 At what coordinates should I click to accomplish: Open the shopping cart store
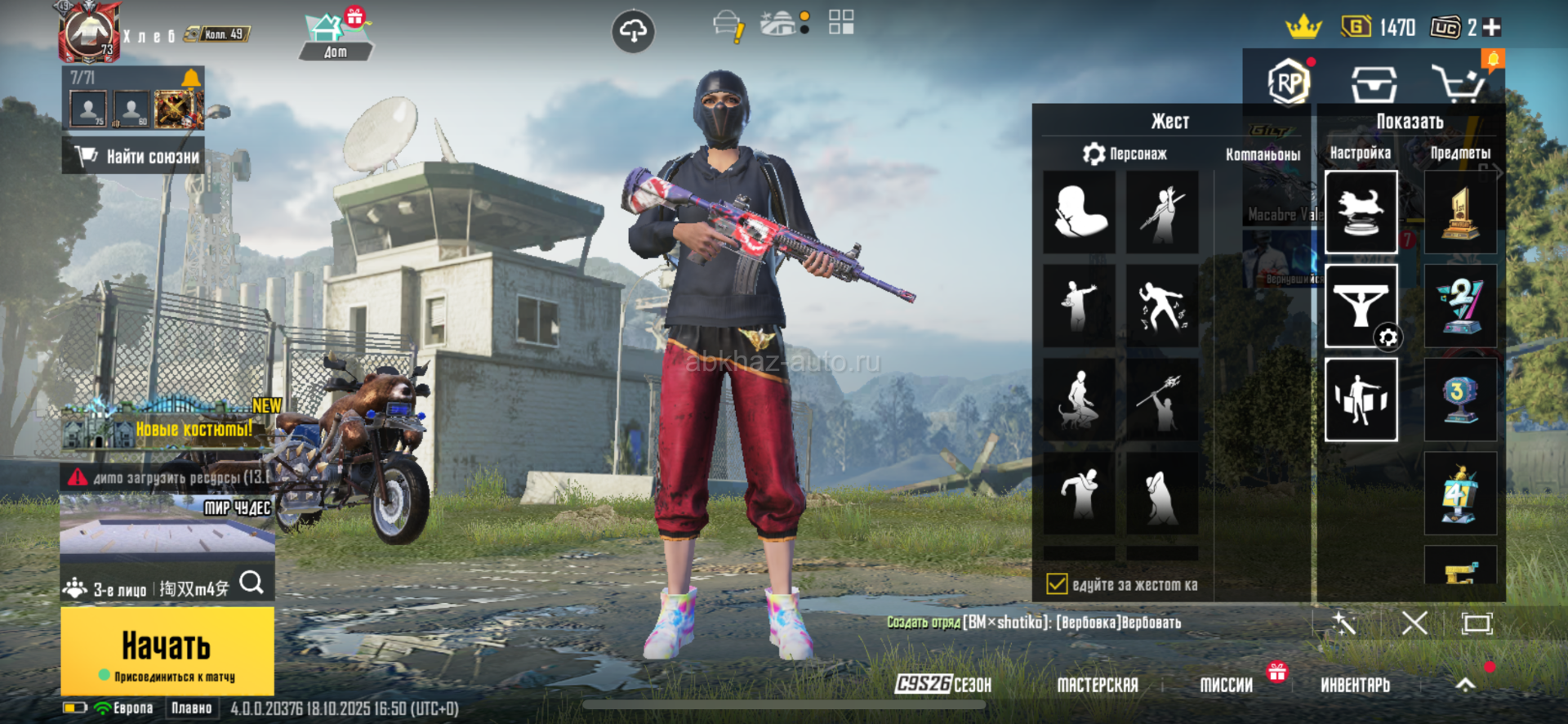(x=1458, y=83)
